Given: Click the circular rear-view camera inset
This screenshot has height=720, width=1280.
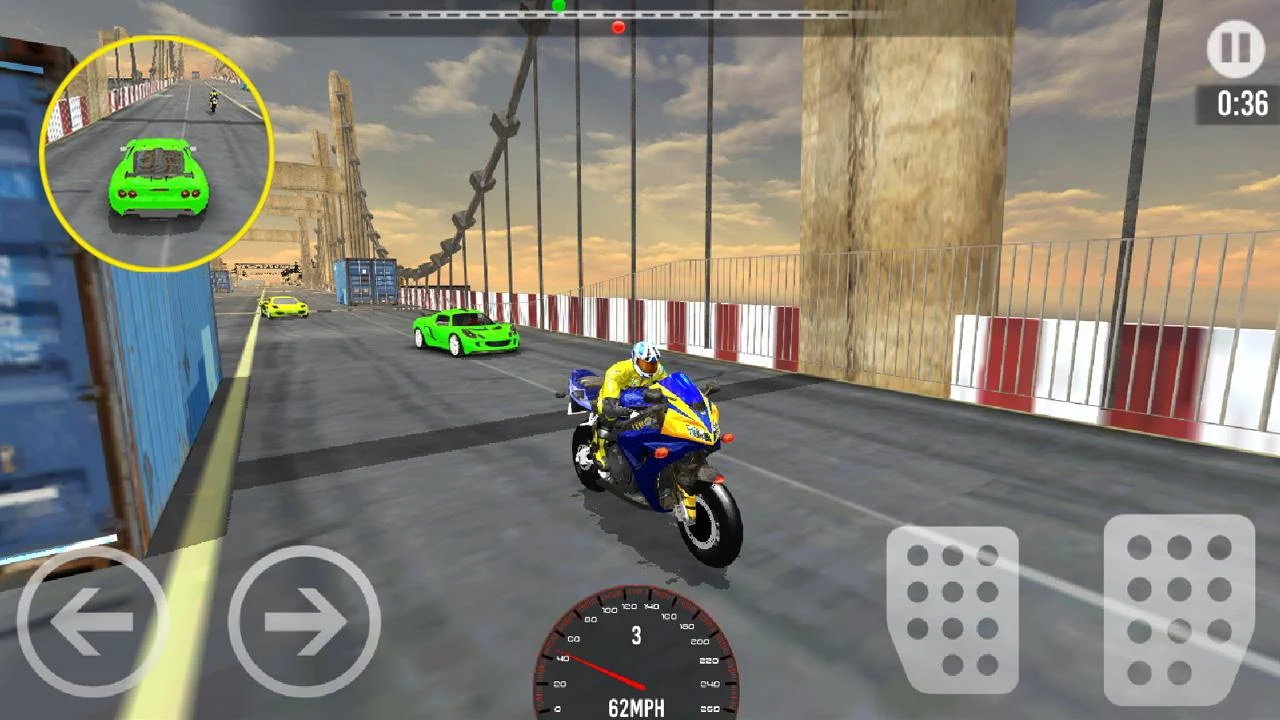Looking at the screenshot, I should [157, 153].
